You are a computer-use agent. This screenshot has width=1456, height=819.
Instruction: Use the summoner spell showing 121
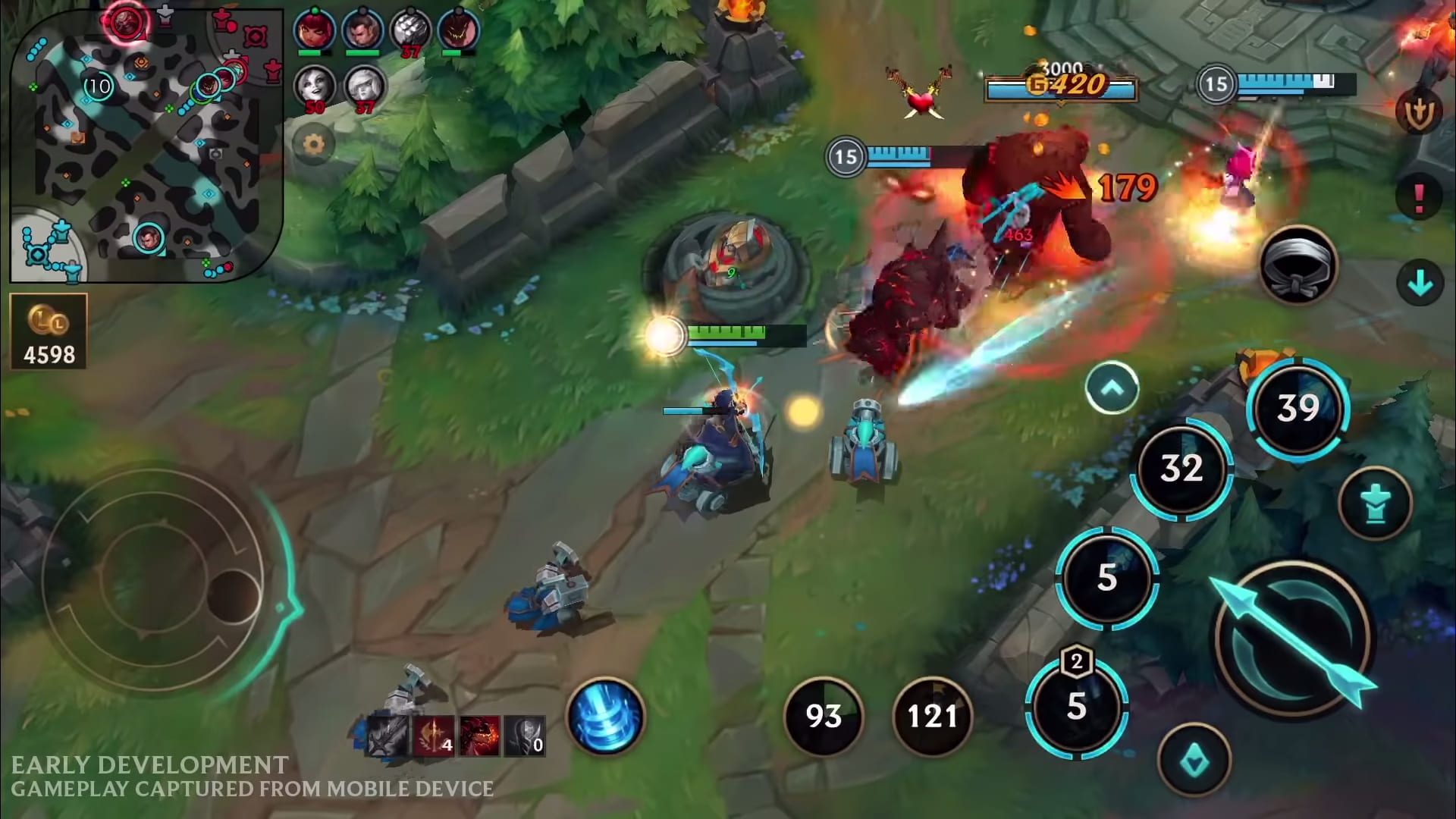coord(933,716)
